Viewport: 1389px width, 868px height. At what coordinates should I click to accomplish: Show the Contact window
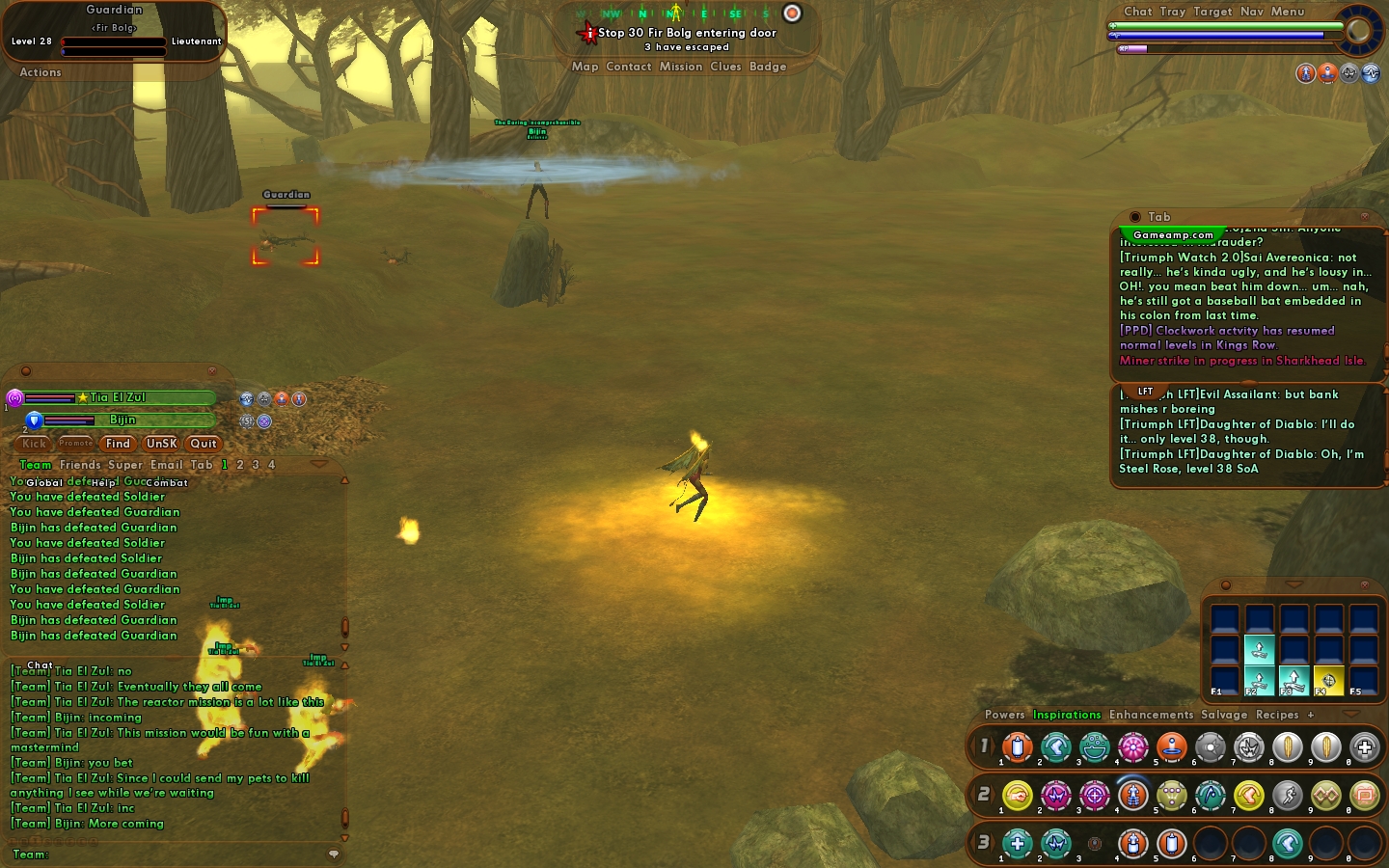(x=629, y=67)
